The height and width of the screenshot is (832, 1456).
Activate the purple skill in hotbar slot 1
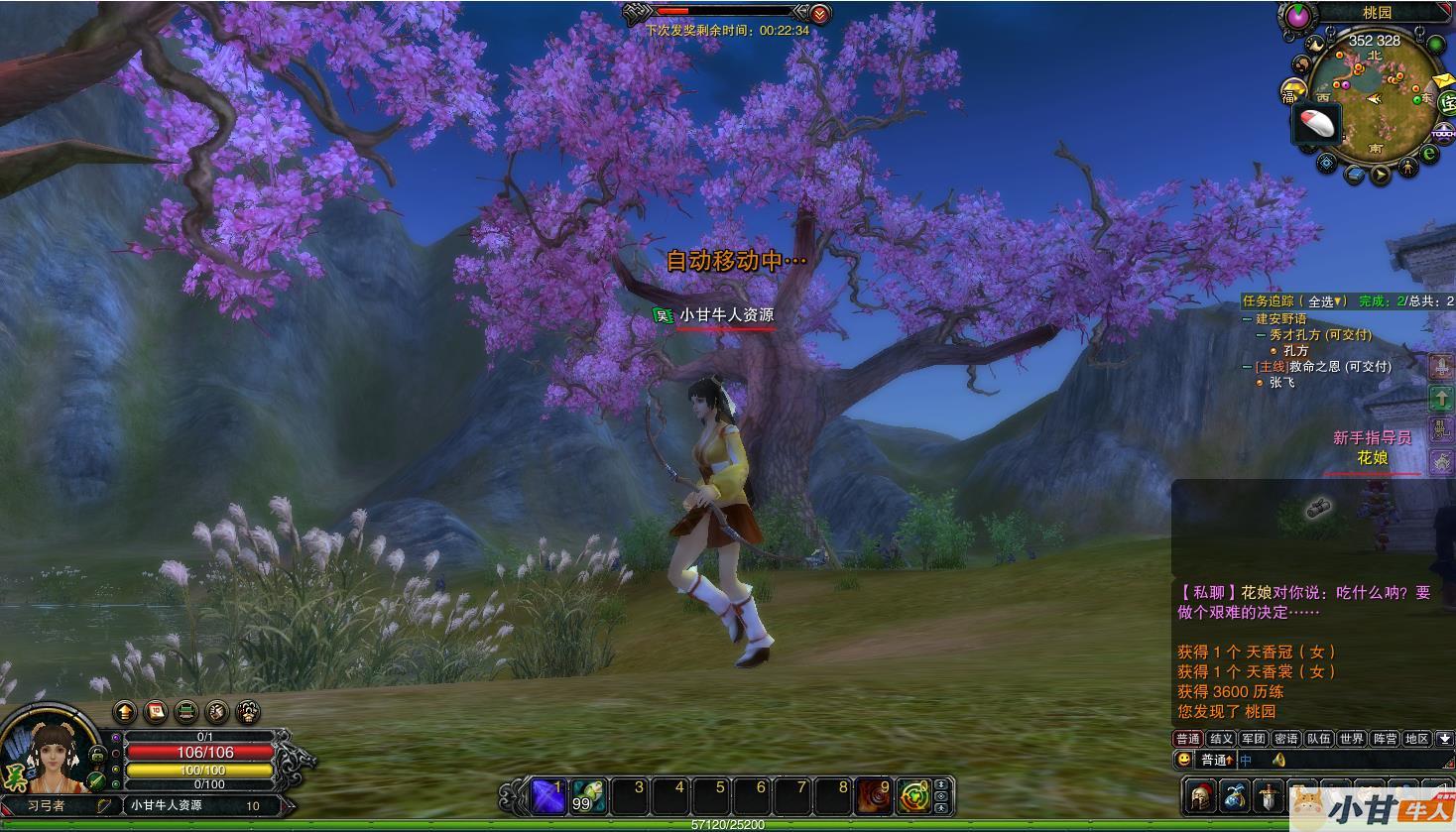pos(548,795)
